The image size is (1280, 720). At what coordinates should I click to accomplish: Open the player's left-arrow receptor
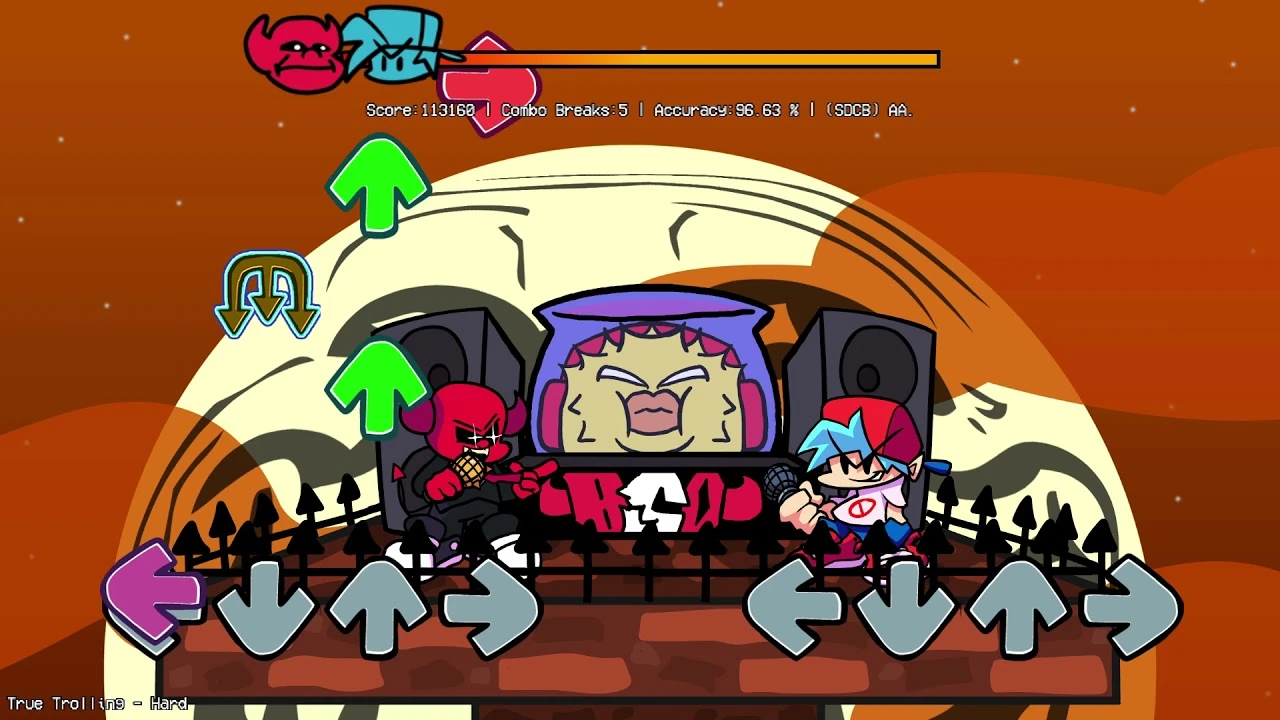(795, 600)
